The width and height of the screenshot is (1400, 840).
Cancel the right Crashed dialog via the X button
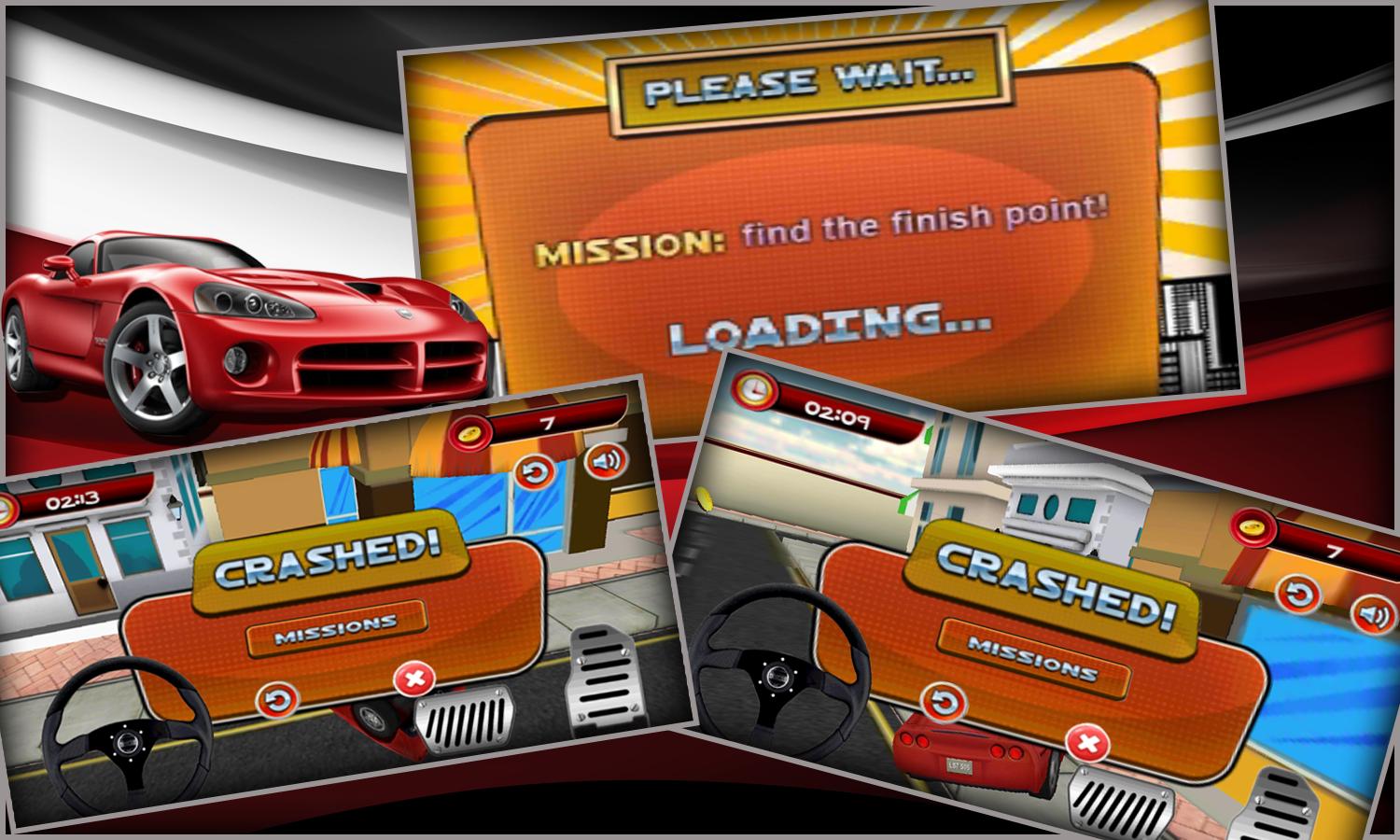coord(1088,743)
